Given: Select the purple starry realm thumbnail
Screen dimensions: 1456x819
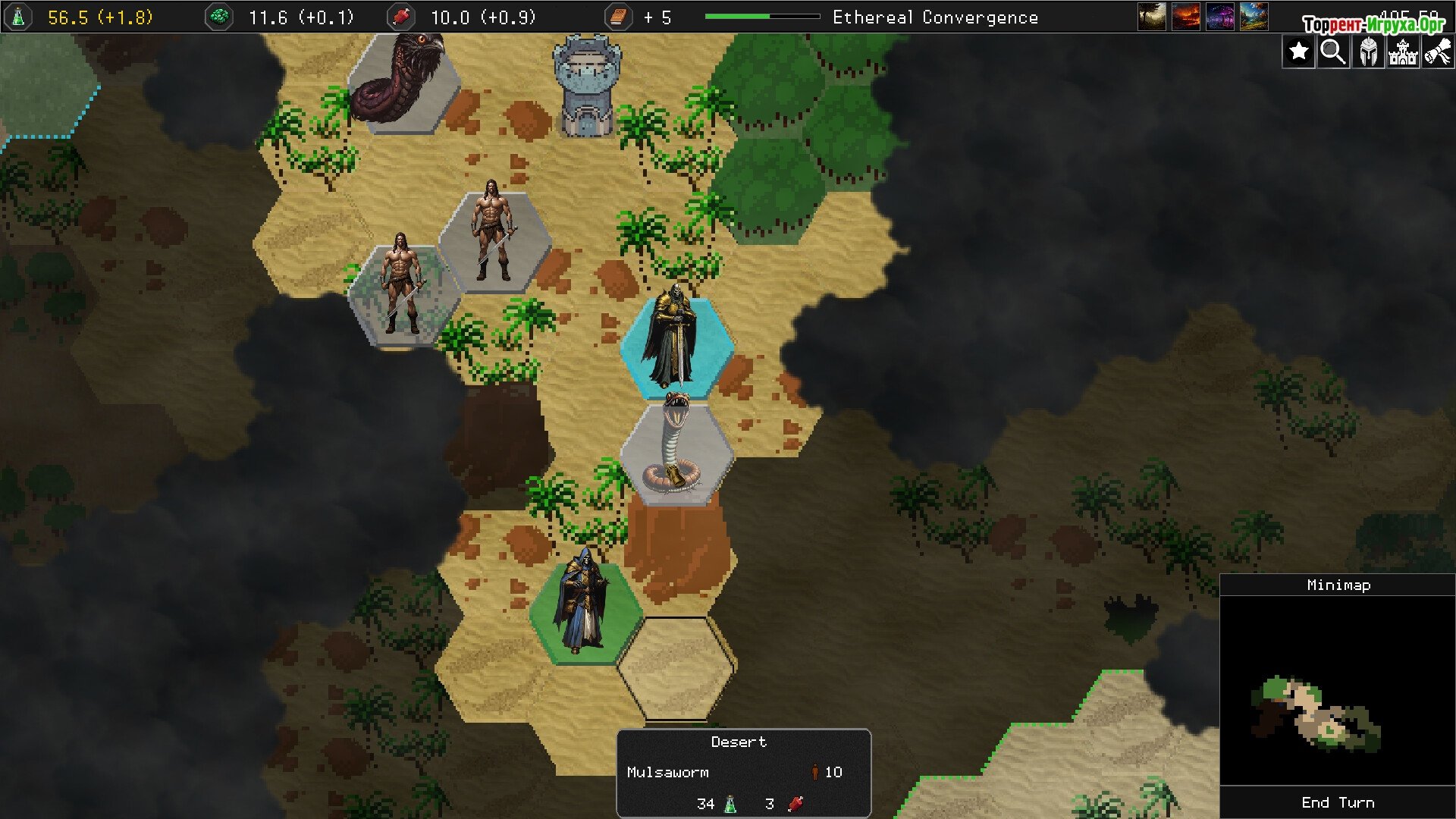Looking at the screenshot, I should pos(1220,17).
